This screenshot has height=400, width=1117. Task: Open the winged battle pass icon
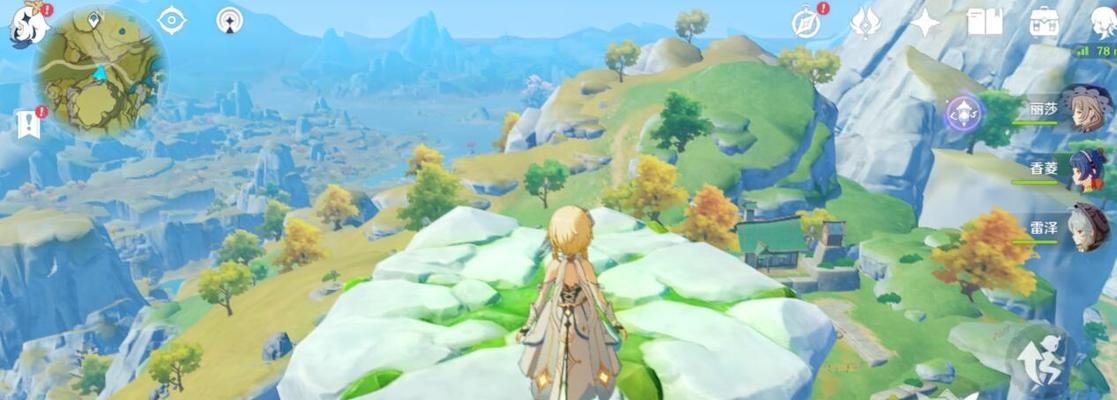tap(865, 23)
